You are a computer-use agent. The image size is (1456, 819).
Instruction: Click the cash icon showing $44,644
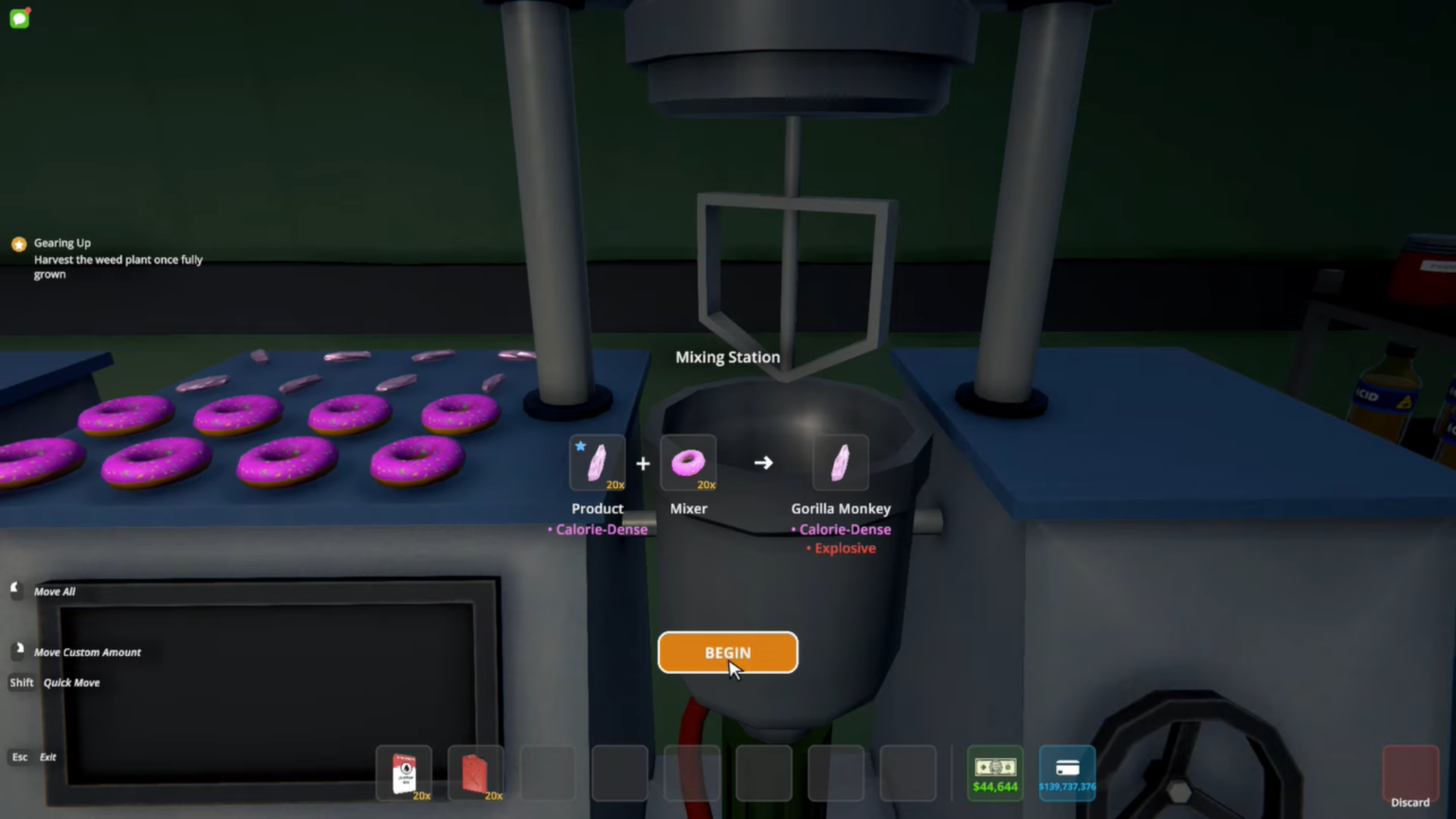point(994,773)
